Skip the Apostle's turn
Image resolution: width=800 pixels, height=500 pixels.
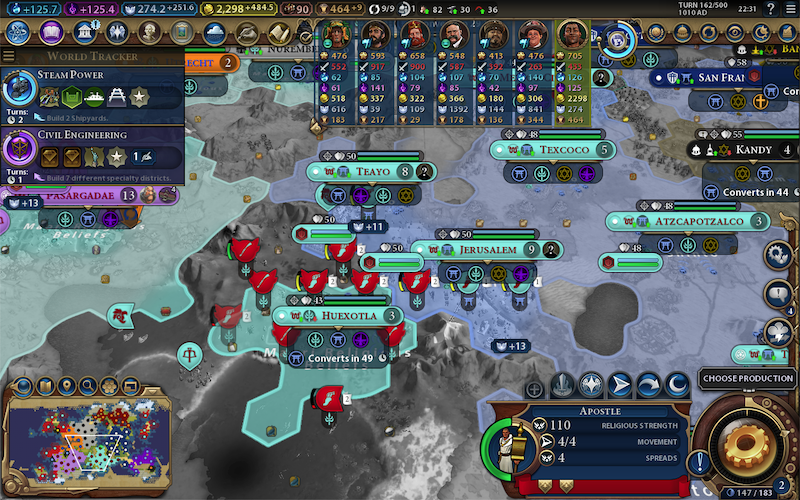coord(649,384)
